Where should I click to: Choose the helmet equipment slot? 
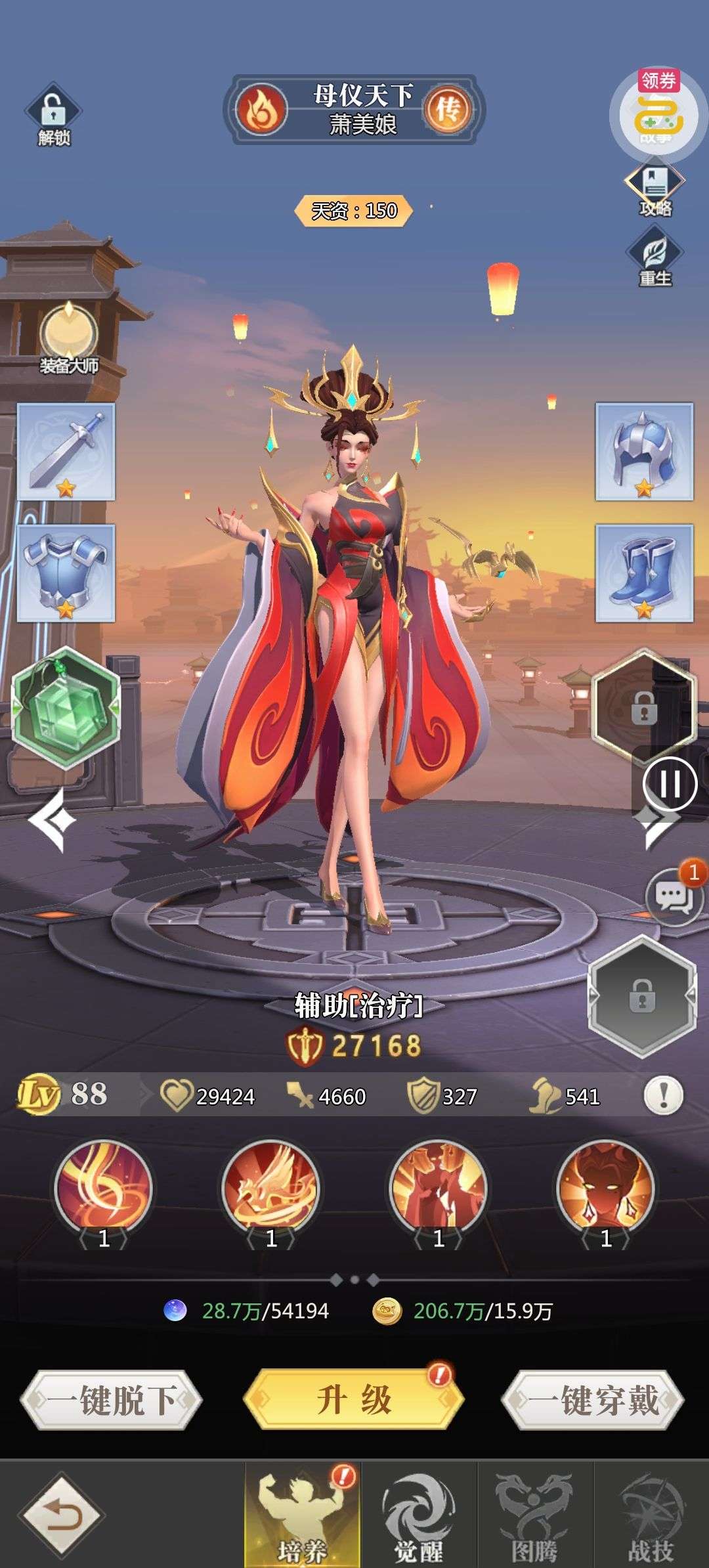tap(644, 452)
